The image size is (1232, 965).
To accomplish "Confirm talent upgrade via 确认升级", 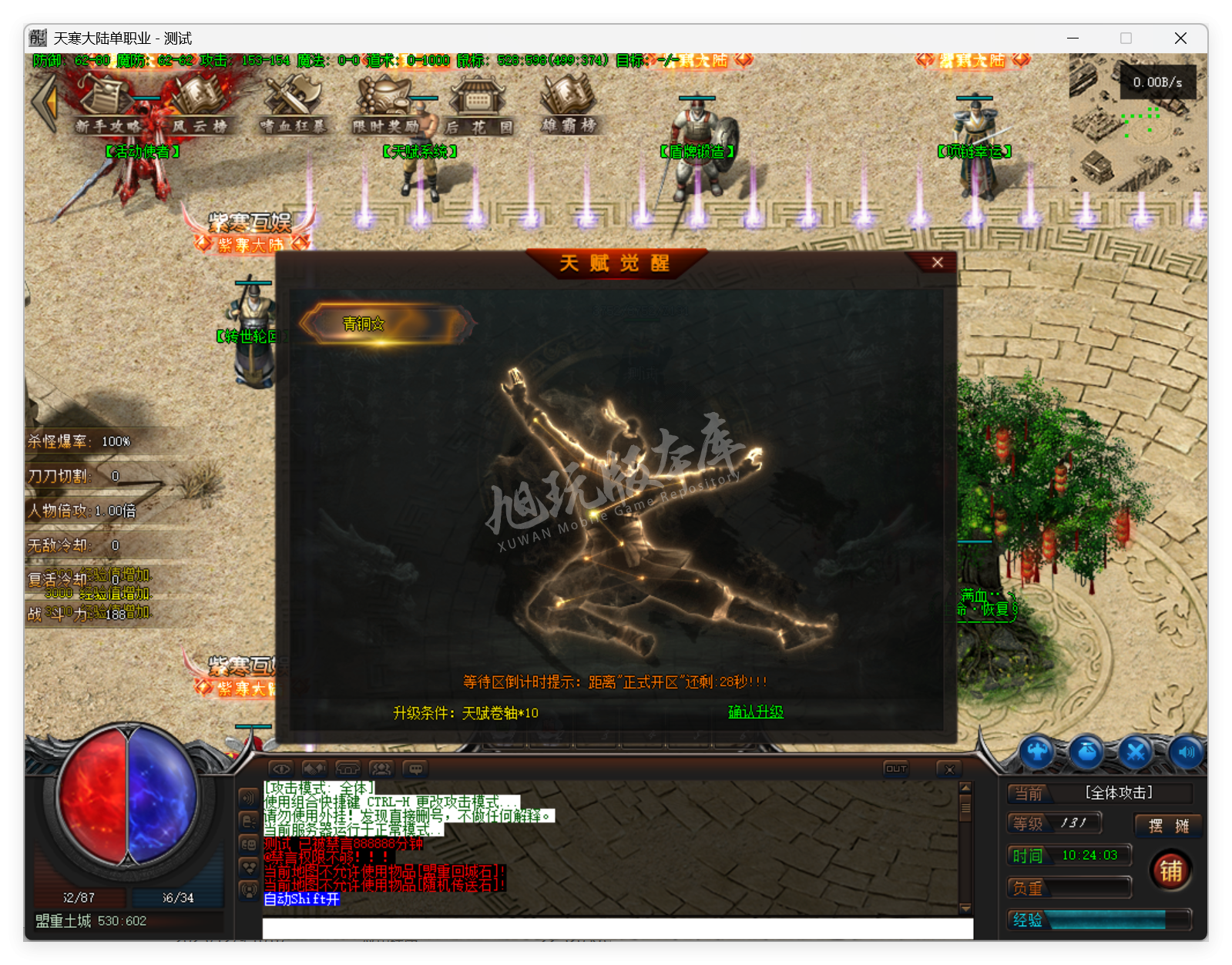I will [x=754, y=712].
